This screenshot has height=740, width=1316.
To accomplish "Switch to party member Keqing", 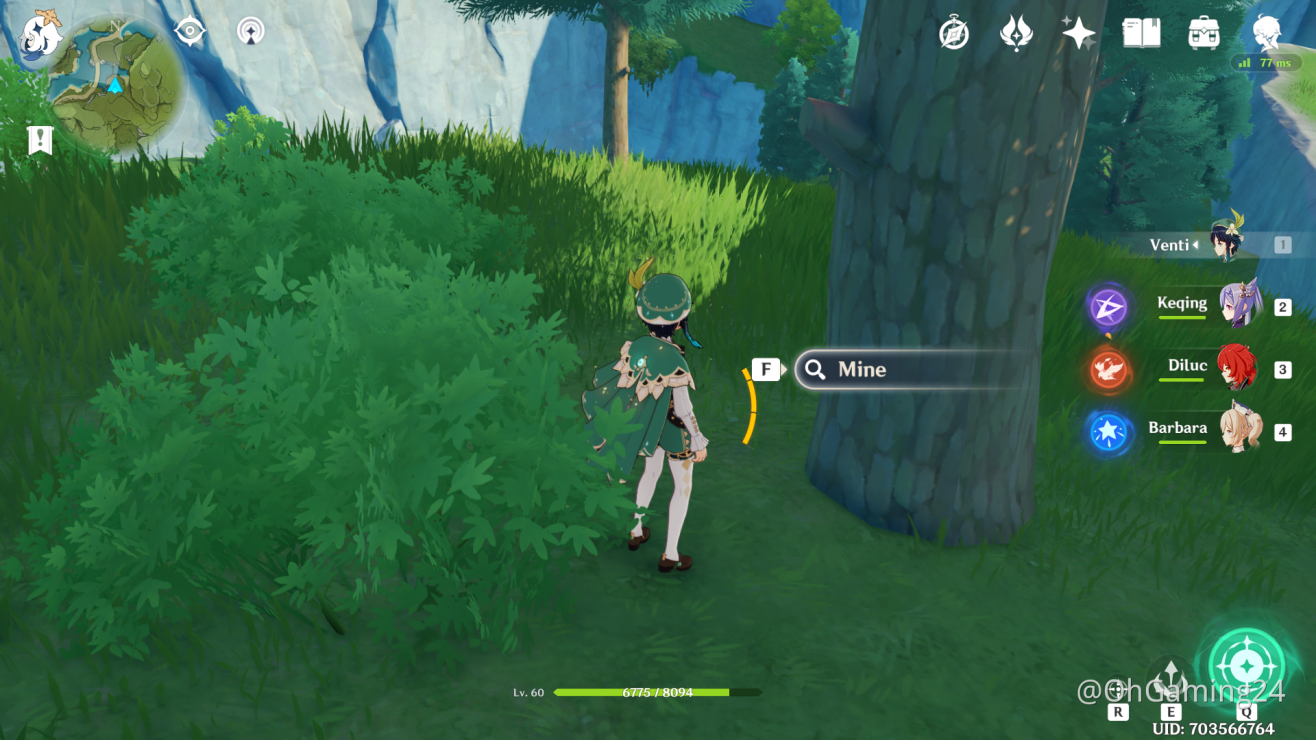I will [x=1238, y=304].
